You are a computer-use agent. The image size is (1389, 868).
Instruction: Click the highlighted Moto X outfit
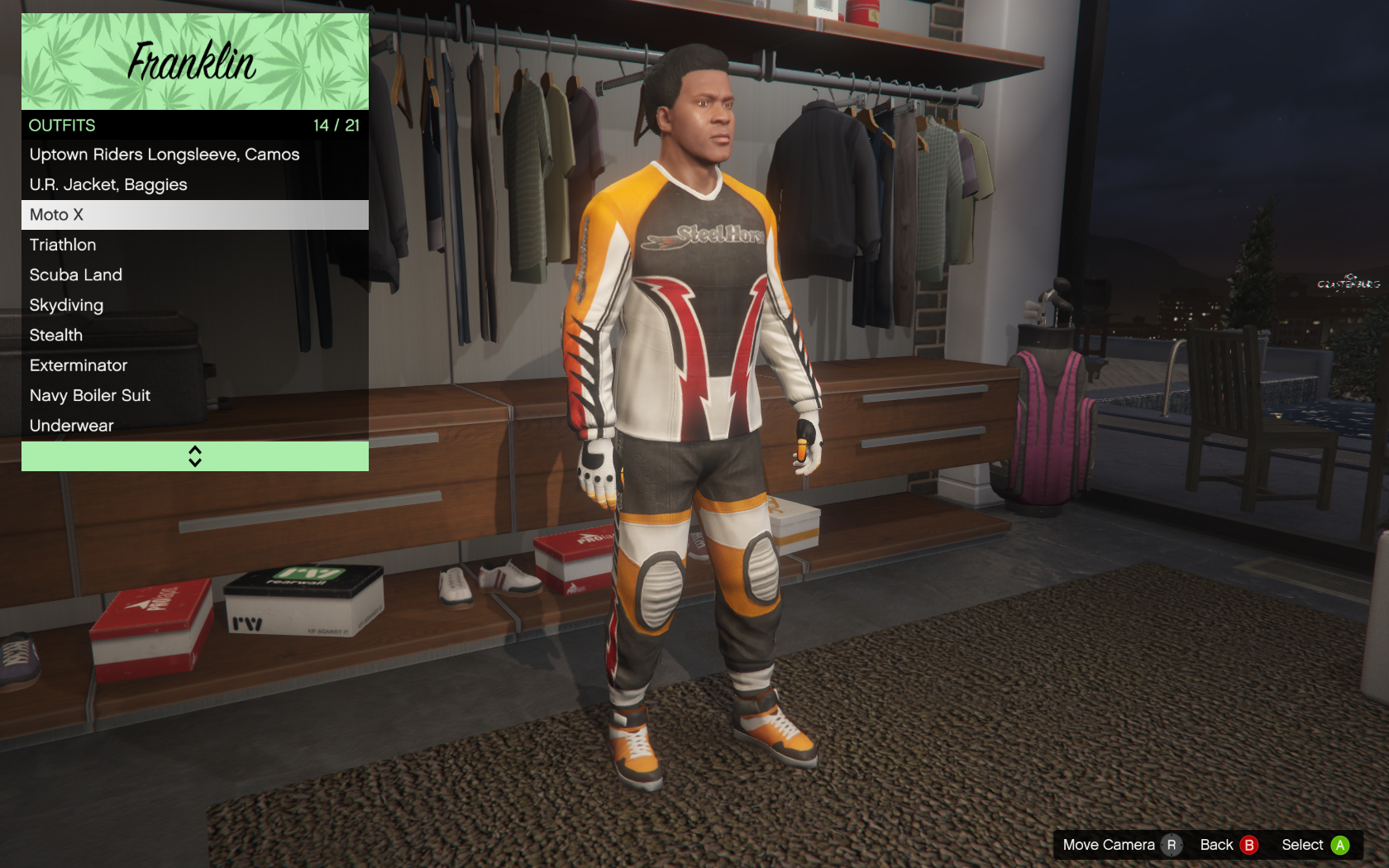194,215
